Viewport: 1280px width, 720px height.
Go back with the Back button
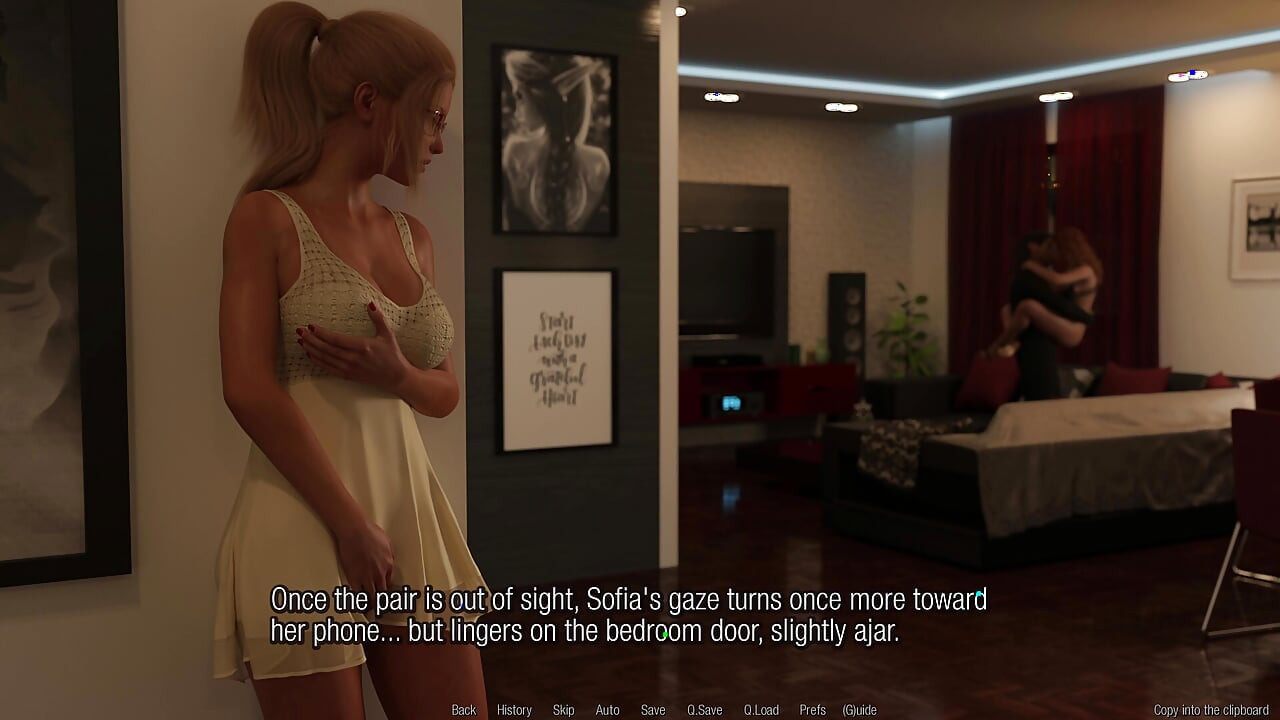464,710
